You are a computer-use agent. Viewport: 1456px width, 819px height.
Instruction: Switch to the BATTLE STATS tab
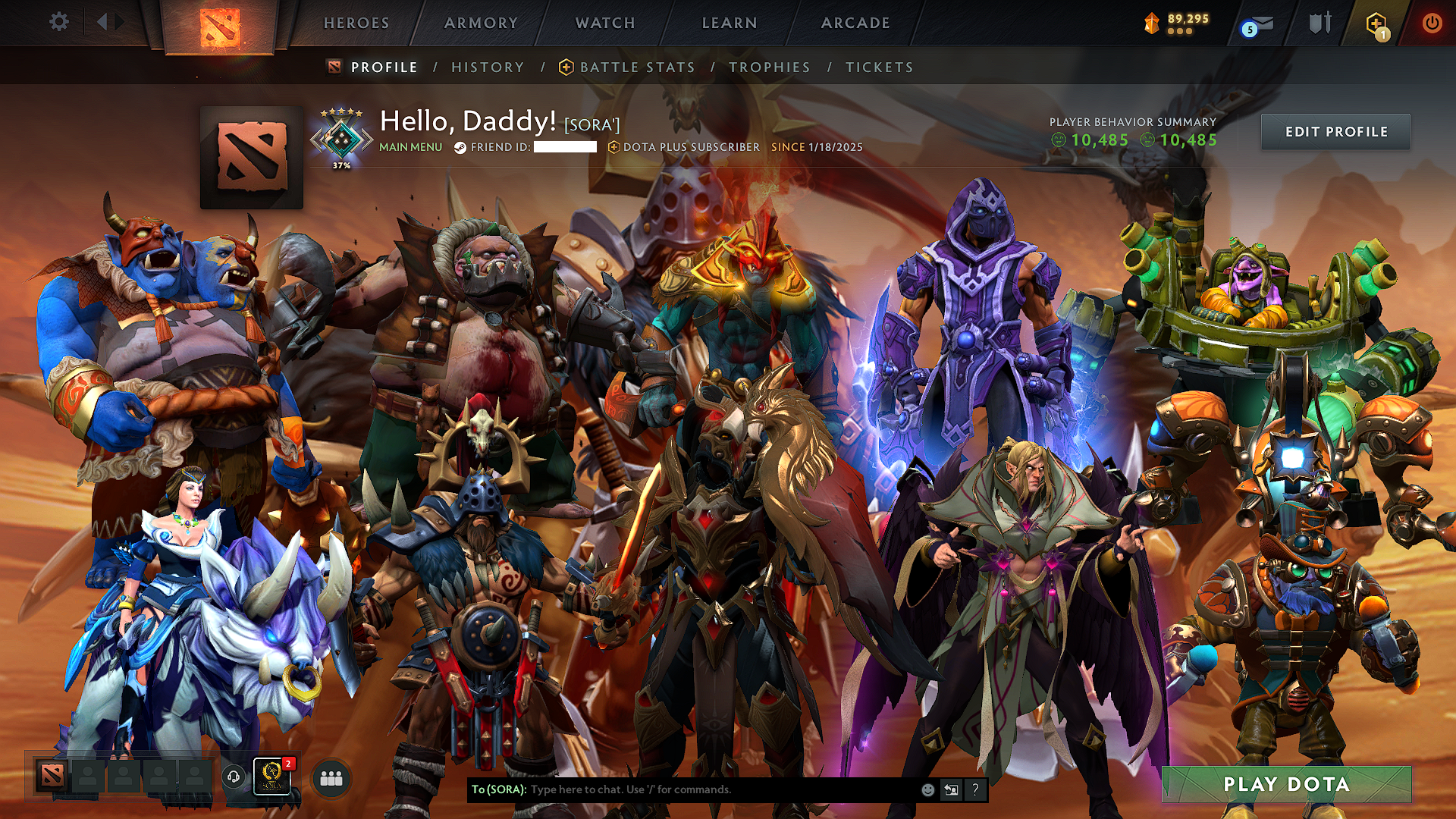(635, 67)
